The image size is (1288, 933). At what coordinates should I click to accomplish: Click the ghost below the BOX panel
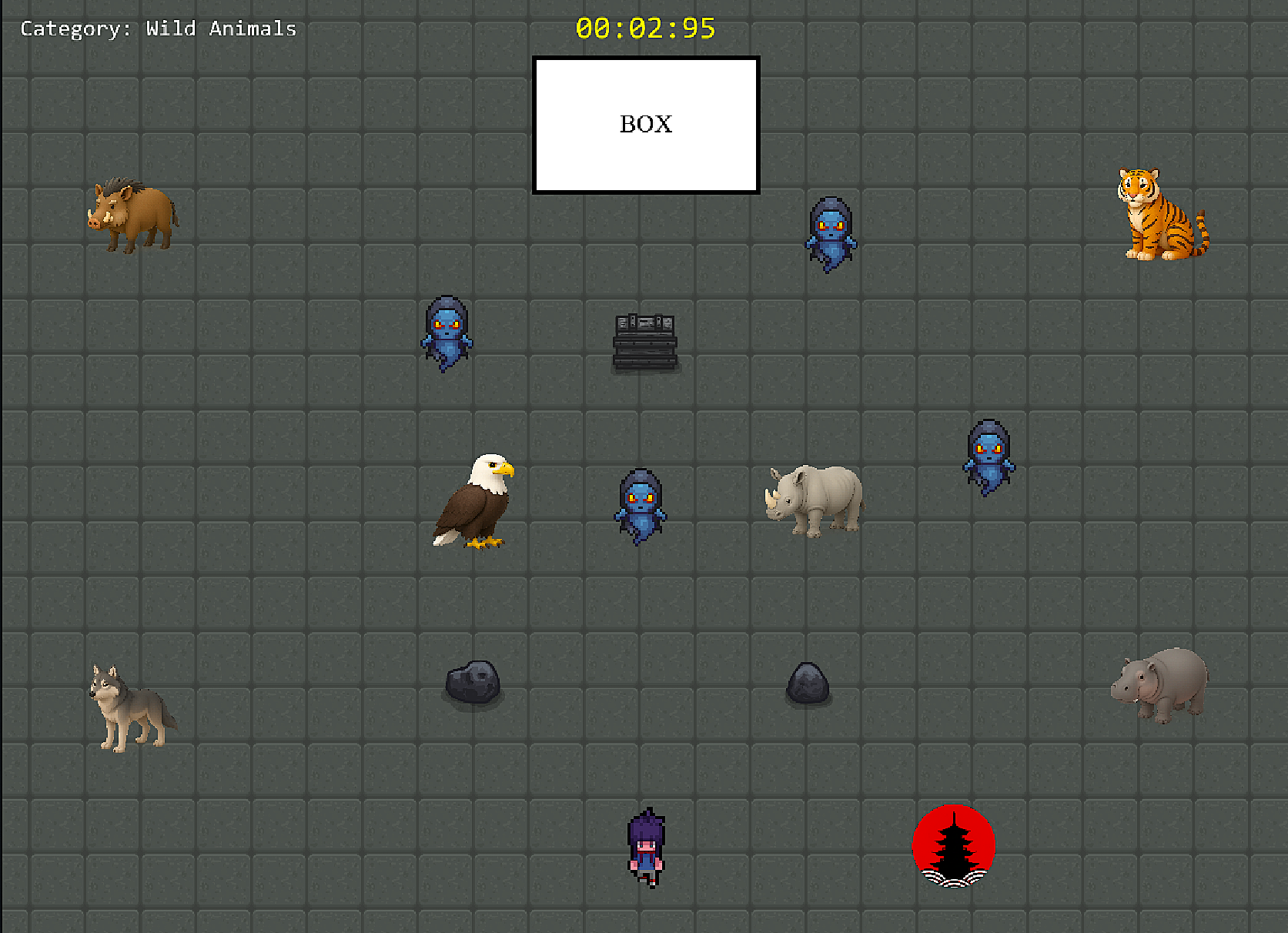[x=830, y=235]
